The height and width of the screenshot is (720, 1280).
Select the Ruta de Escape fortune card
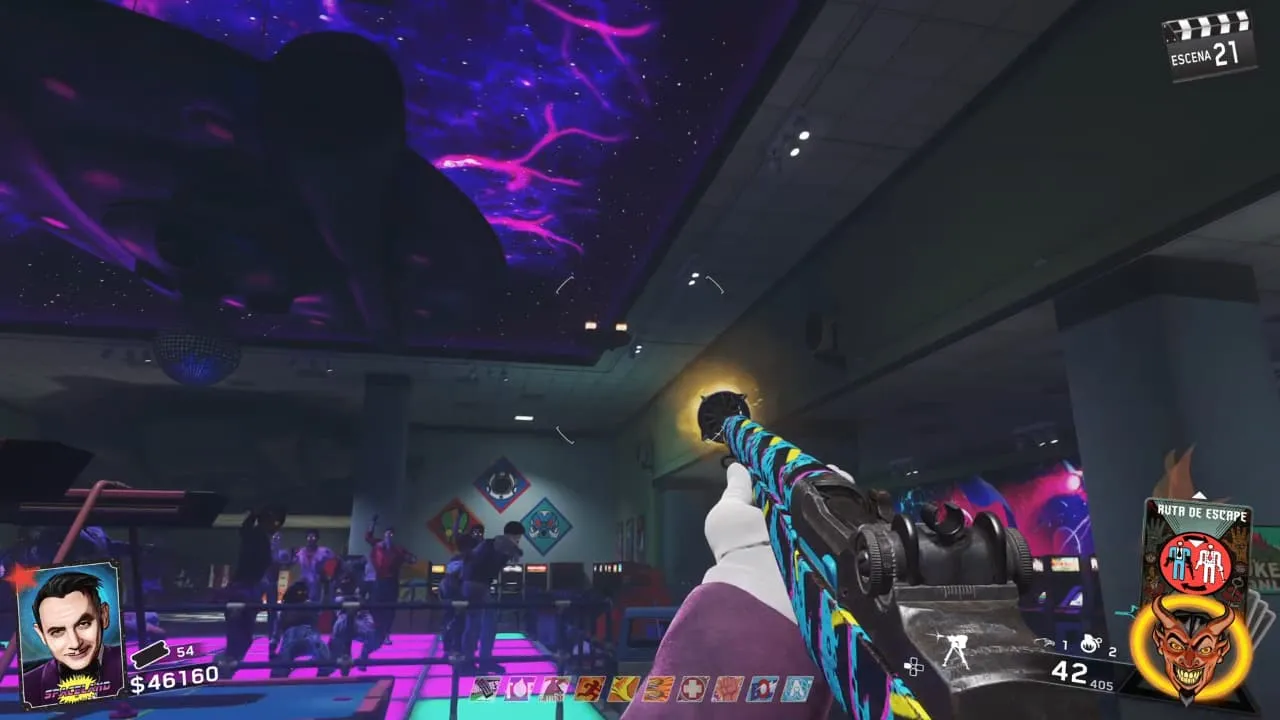point(1196,545)
